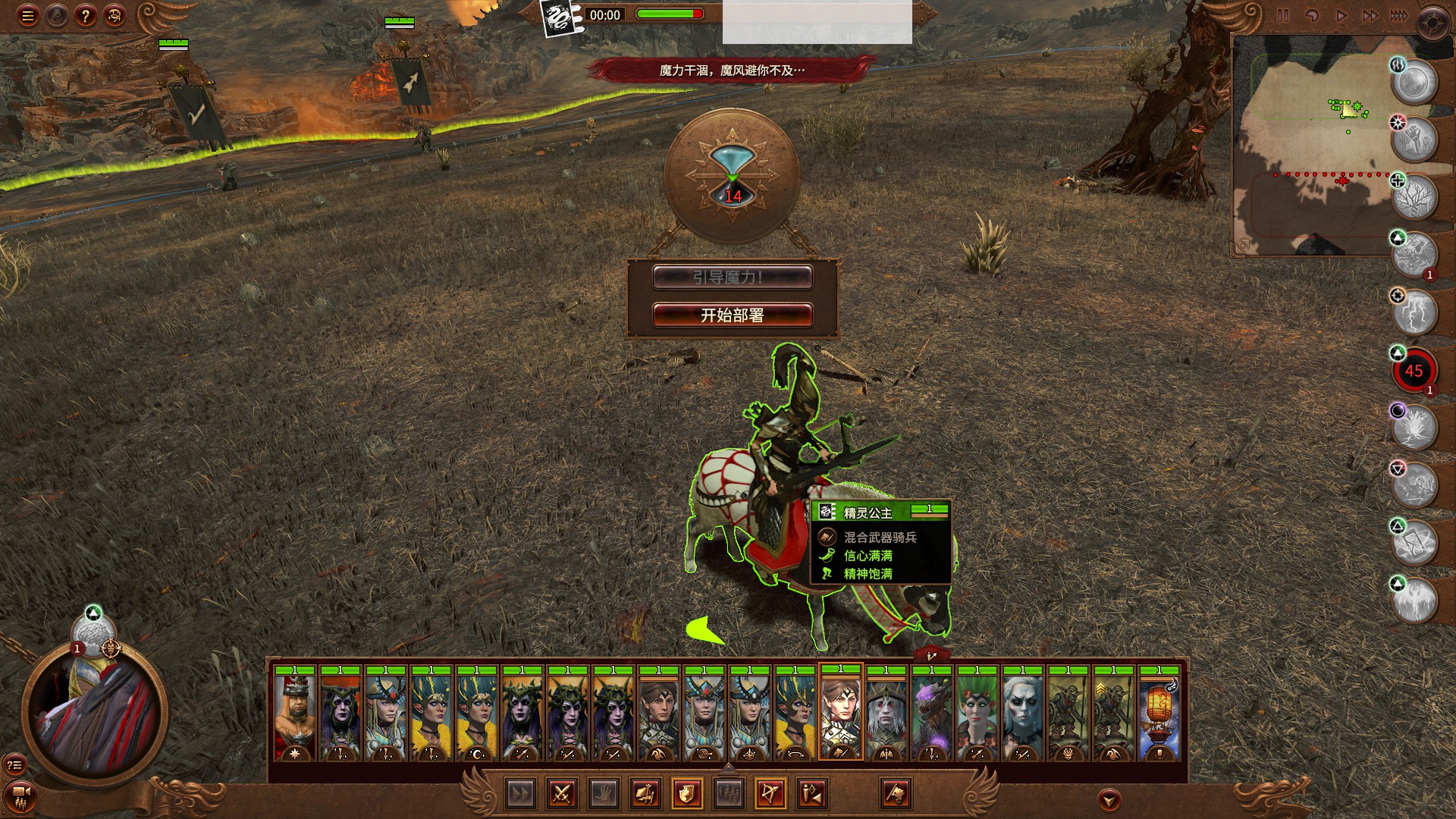Open the main menu hamburger button
1456x819 pixels.
(28, 16)
